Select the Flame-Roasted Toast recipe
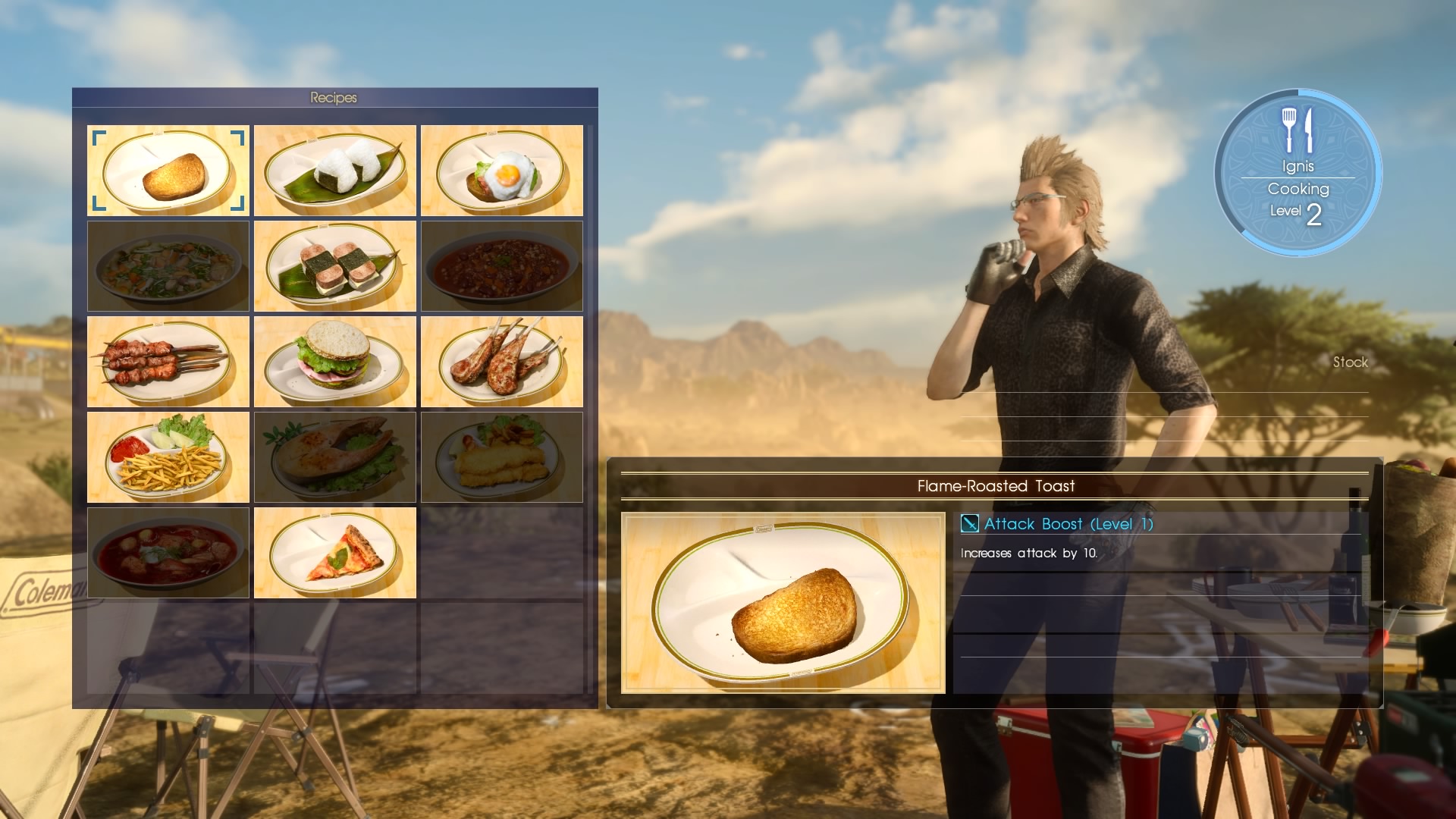 point(168,171)
